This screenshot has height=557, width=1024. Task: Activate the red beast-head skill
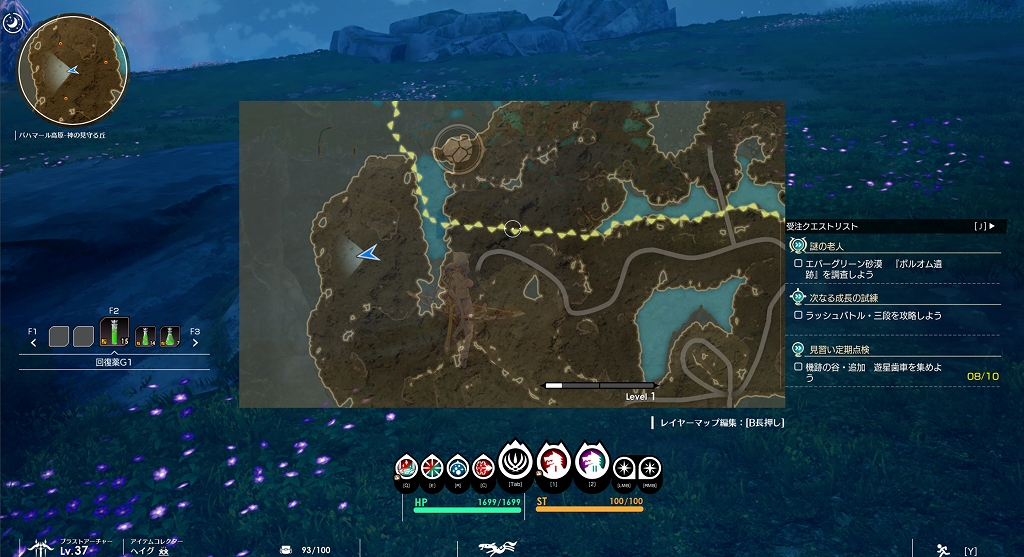coord(553,462)
